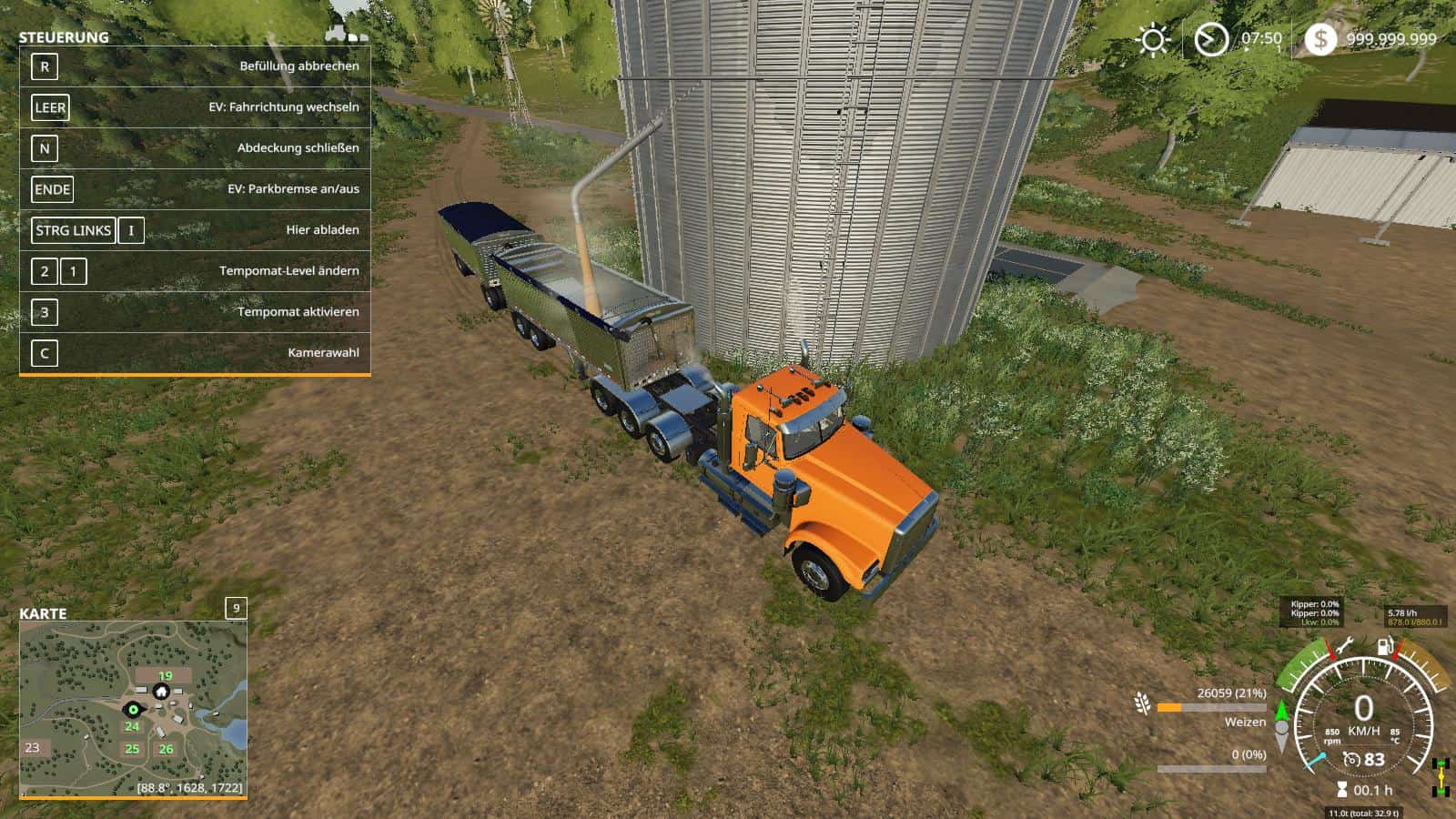Image resolution: width=1456 pixels, height=819 pixels.
Task: Choose field 24 on the minimap
Action: point(132,726)
